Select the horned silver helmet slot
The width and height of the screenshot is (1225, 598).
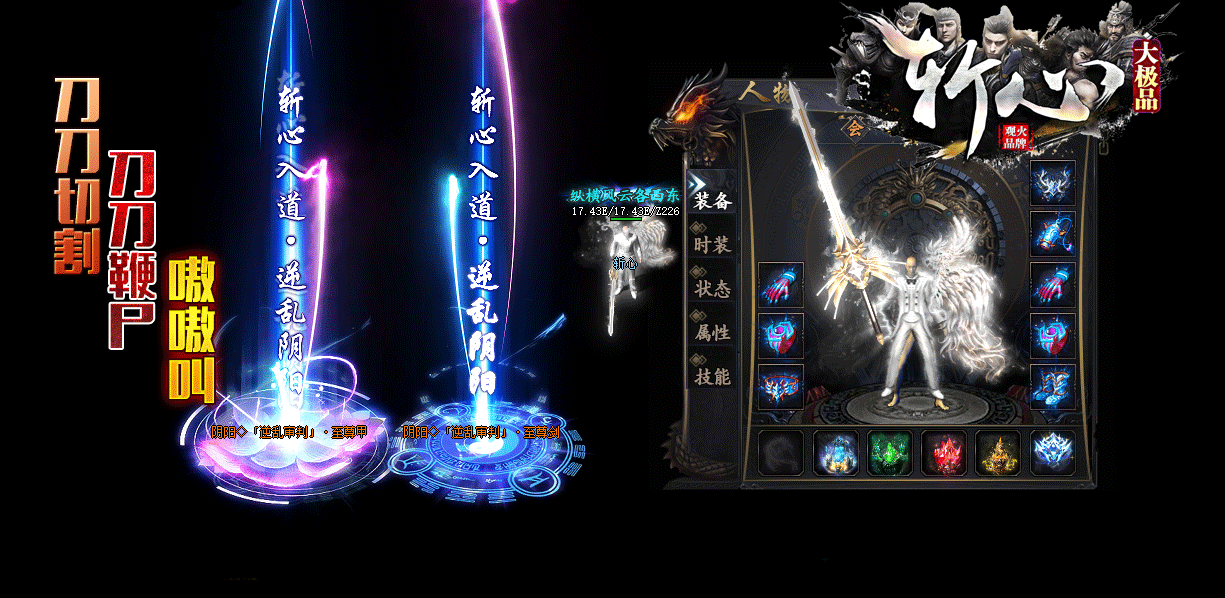coord(1053,183)
